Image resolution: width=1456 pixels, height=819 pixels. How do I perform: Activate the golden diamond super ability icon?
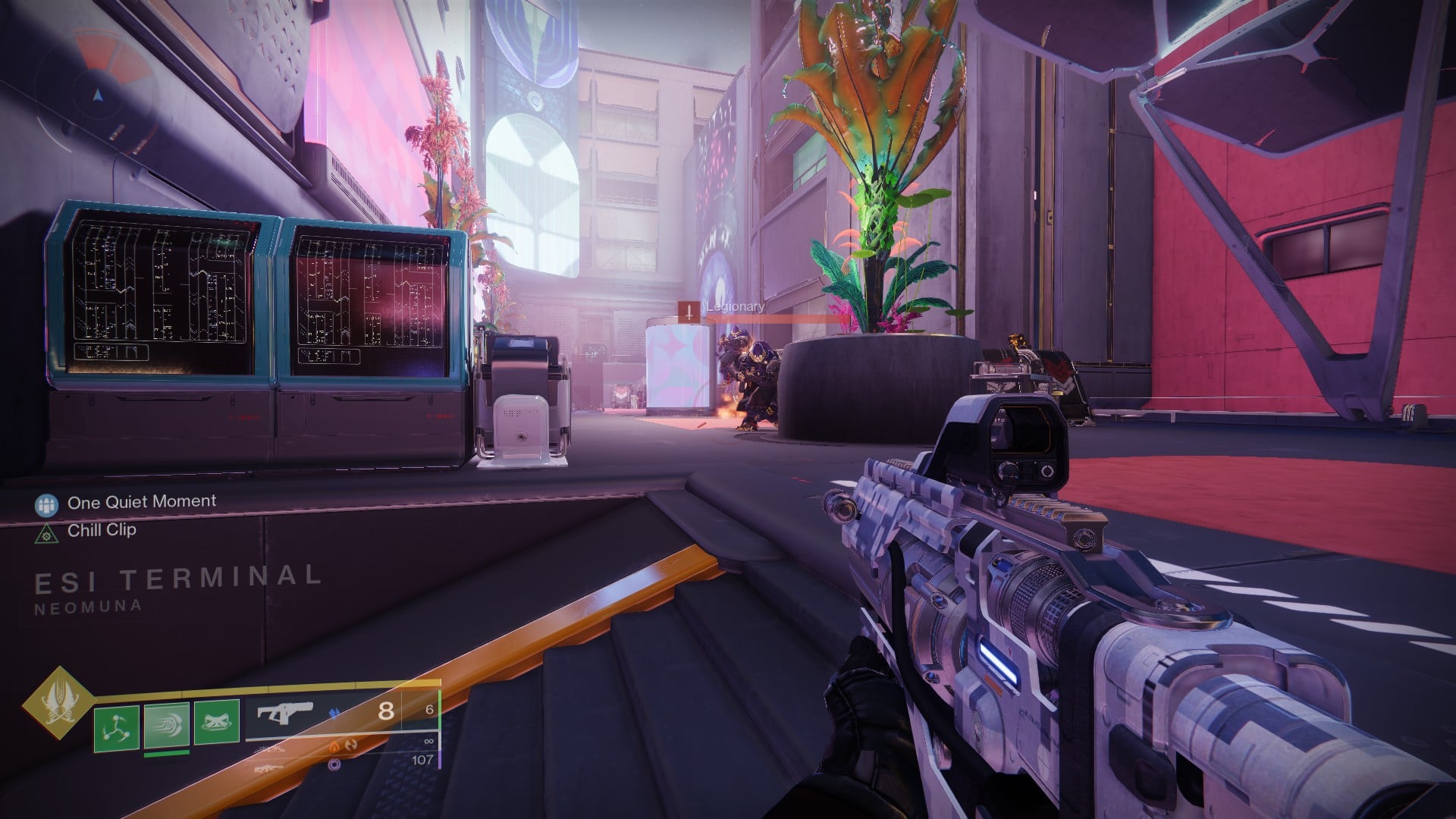coord(58,703)
